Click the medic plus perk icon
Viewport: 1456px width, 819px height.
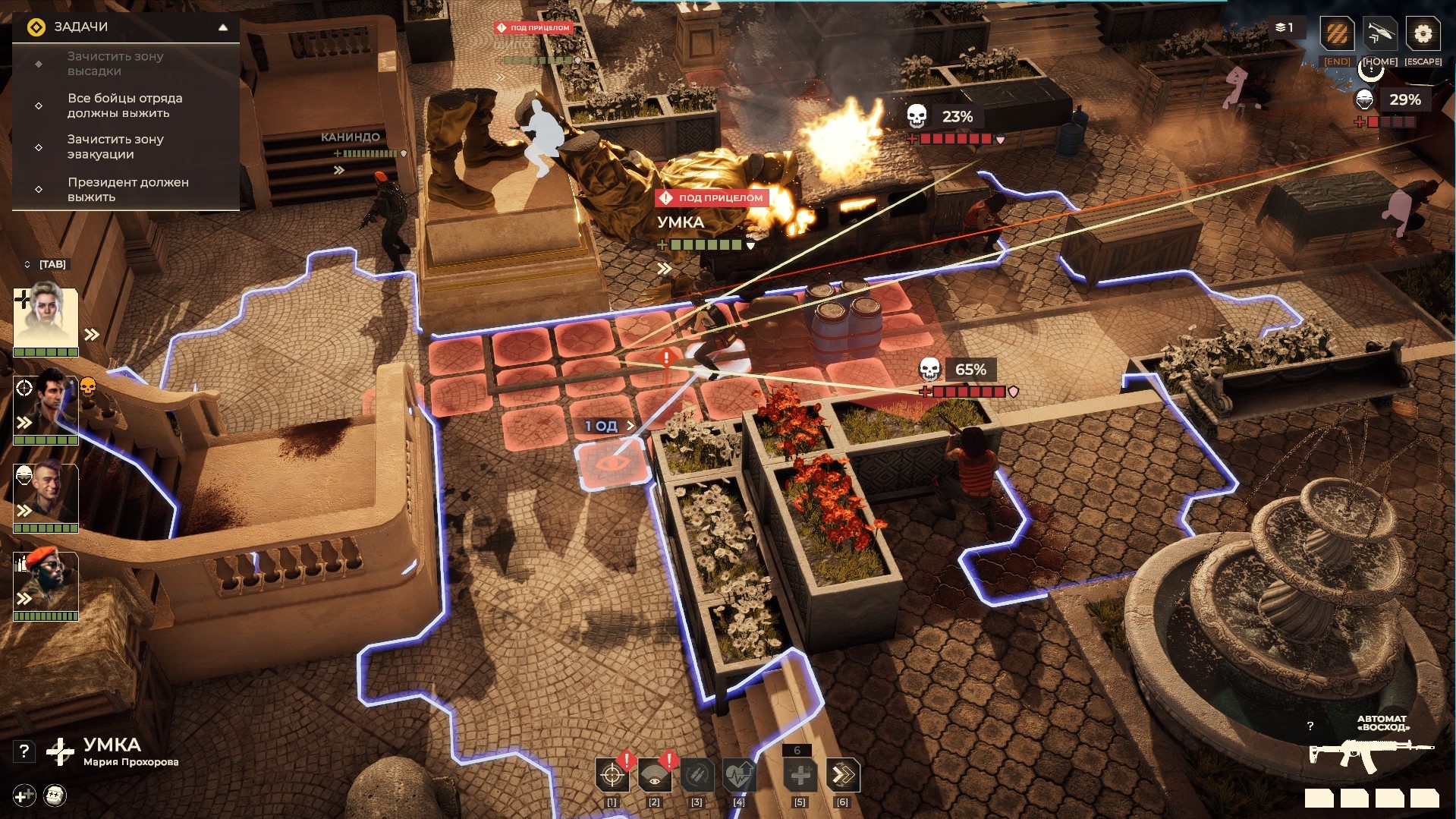pos(24,795)
